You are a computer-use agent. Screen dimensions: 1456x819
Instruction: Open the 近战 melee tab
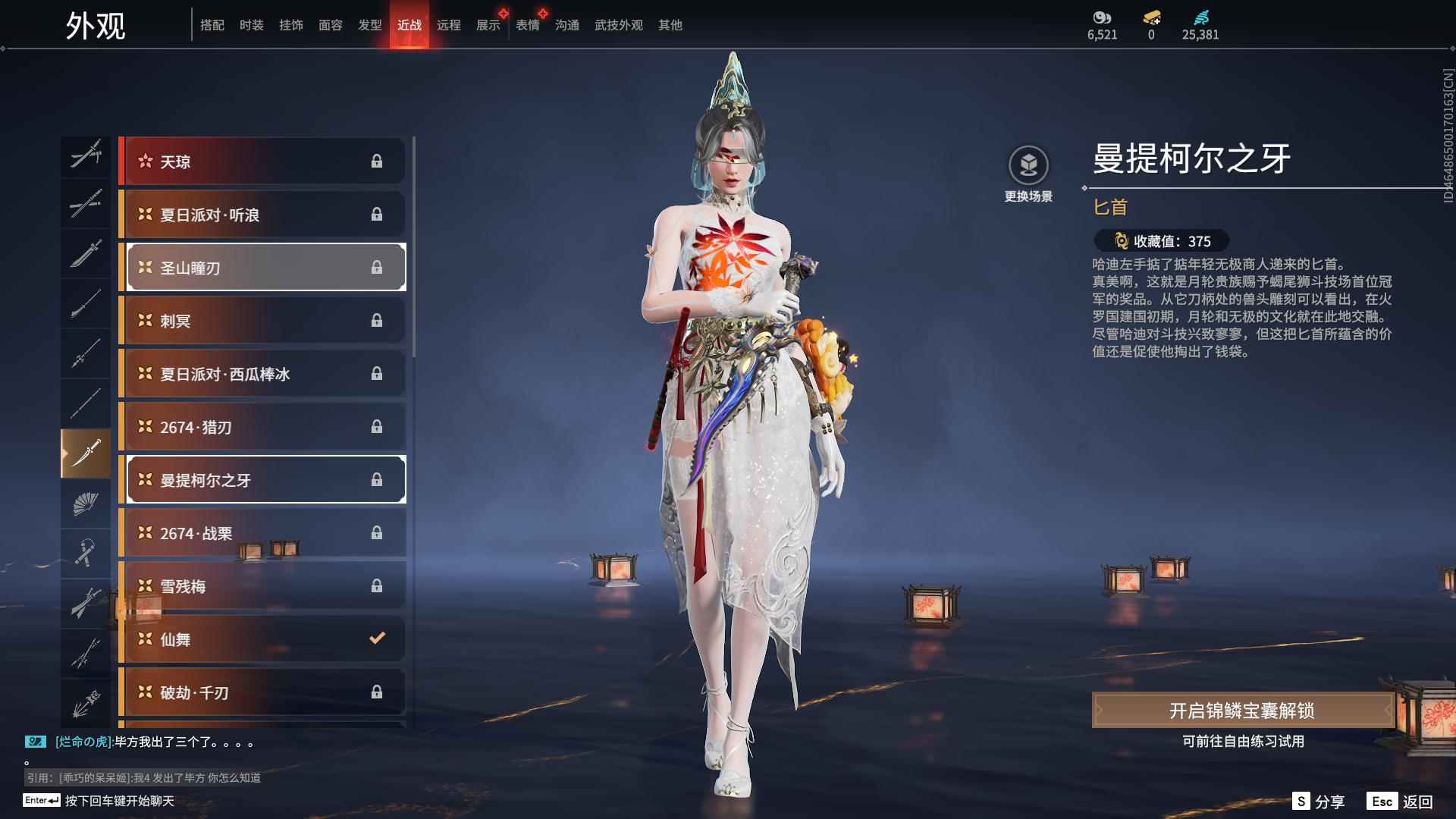point(409,24)
